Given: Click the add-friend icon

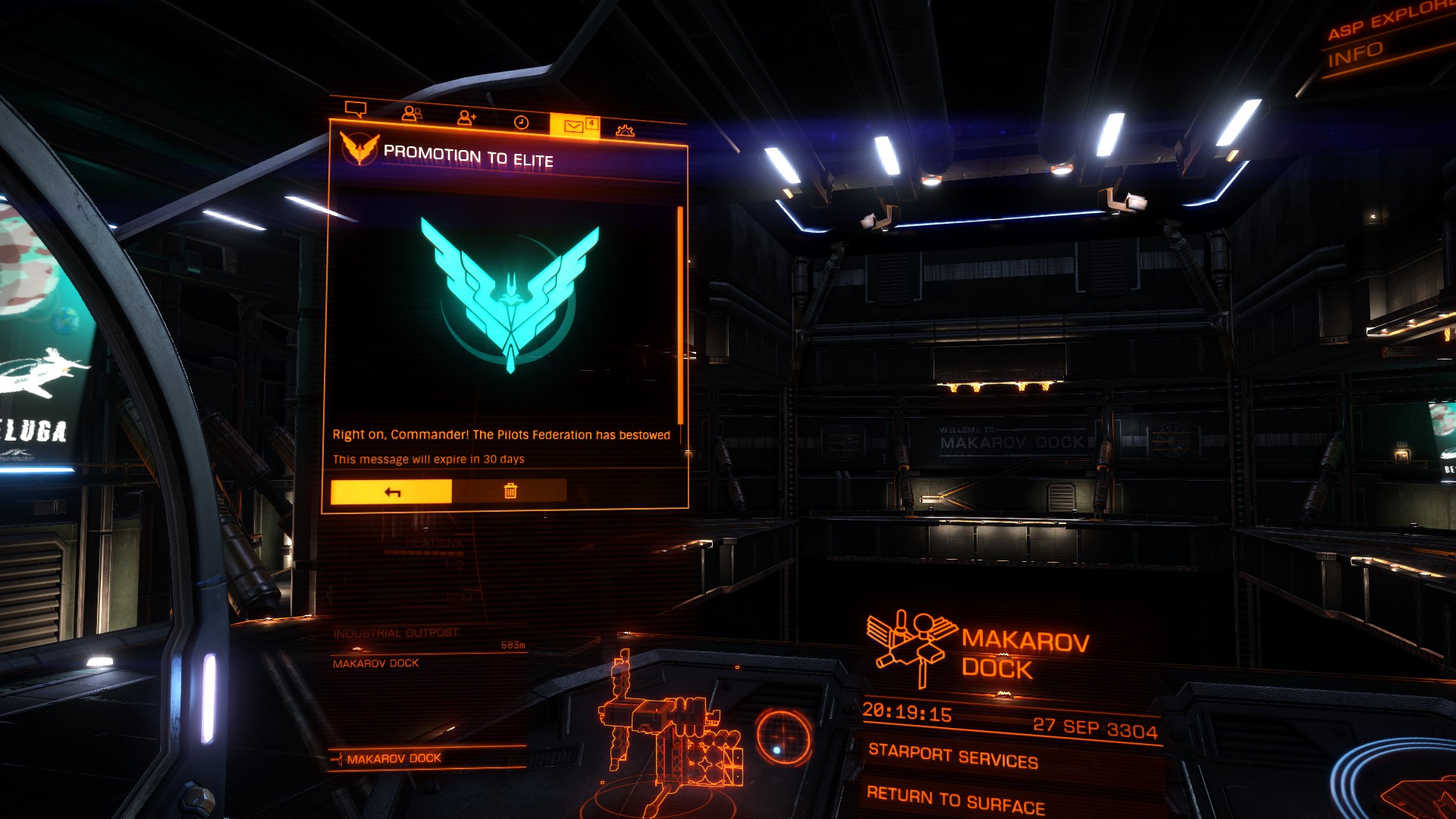Looking at the screenshot, I should pyautogui.click(x=466, y=118).
